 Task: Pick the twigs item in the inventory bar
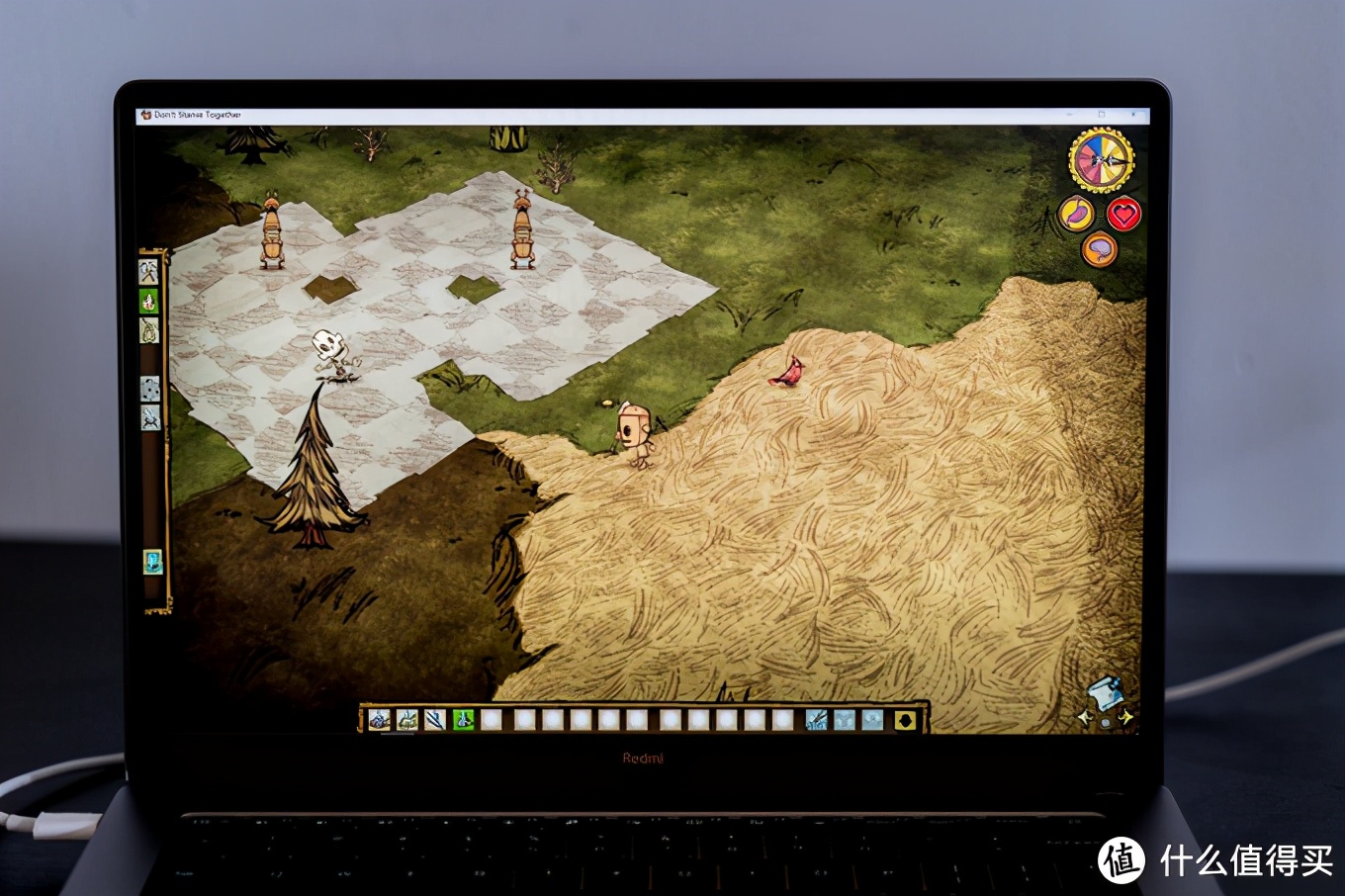[434, 720]
